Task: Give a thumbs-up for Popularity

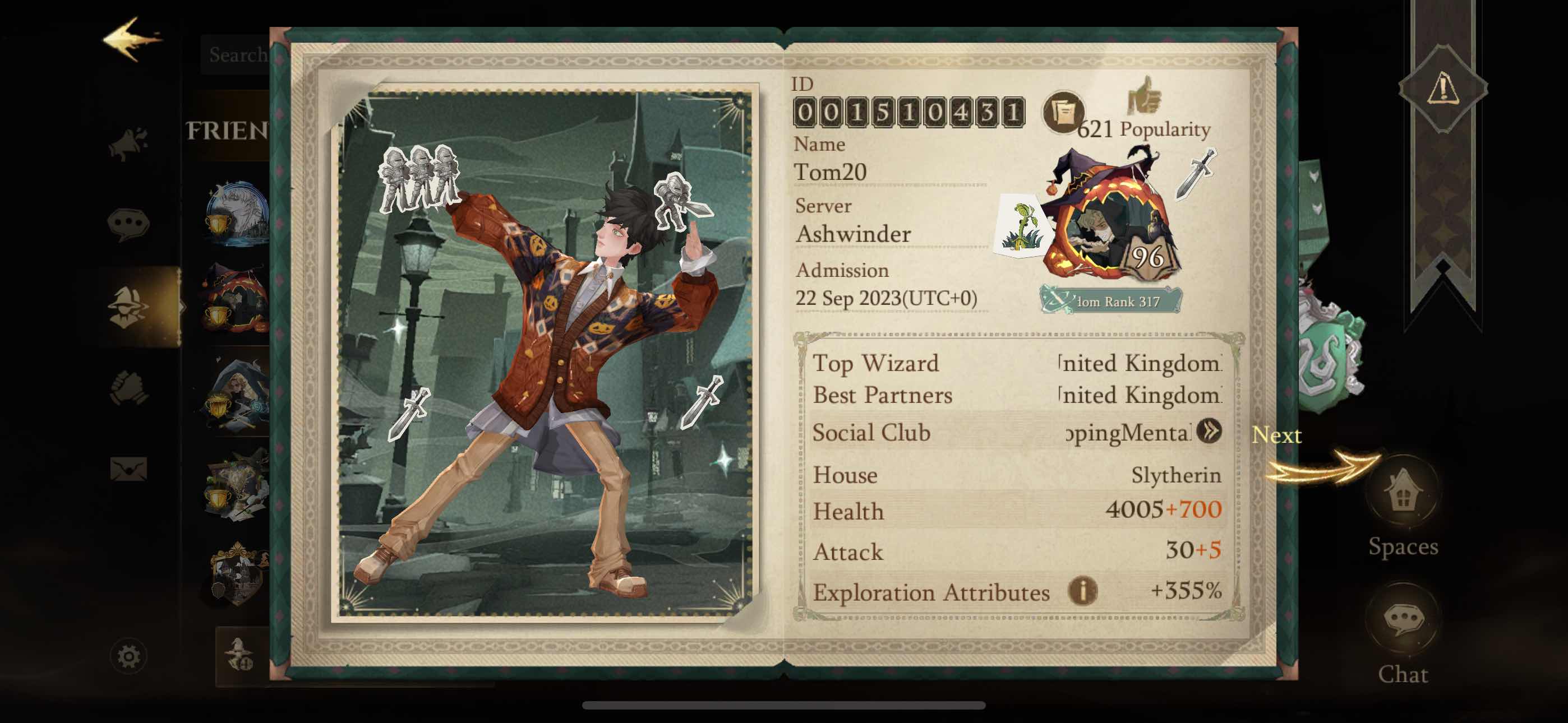Action: tap(1145, 96)
